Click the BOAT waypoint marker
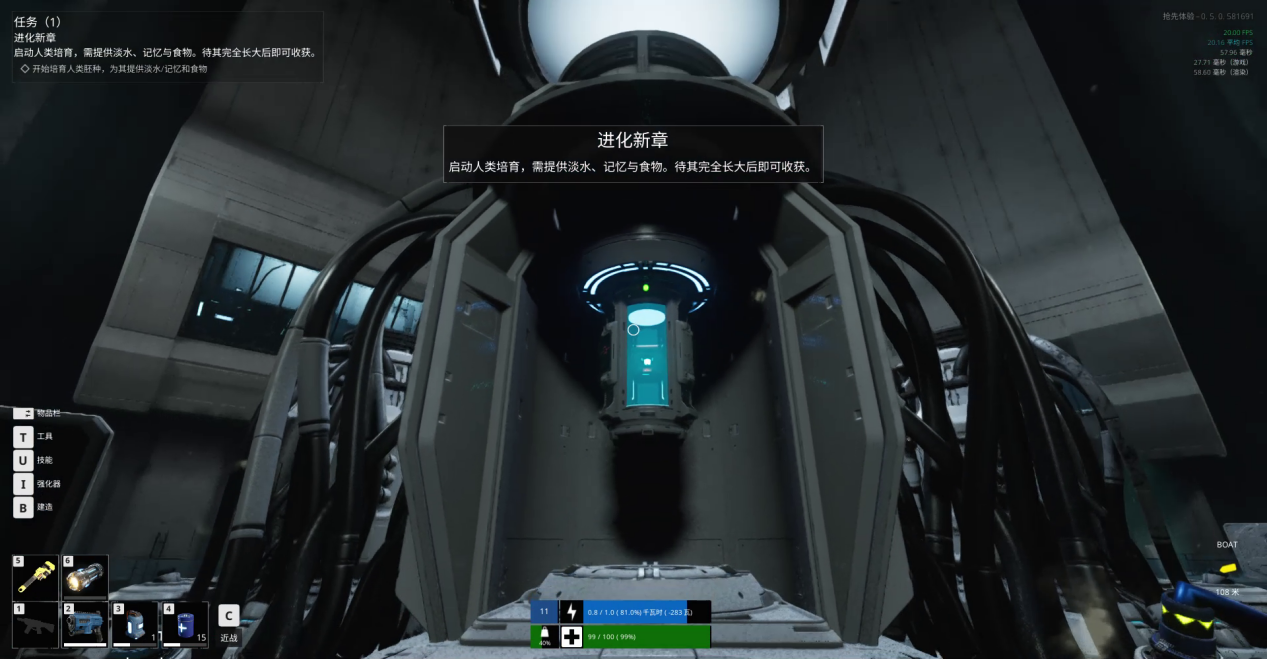This screenshot has height=659, width=1267. (x=1227, y=545)
